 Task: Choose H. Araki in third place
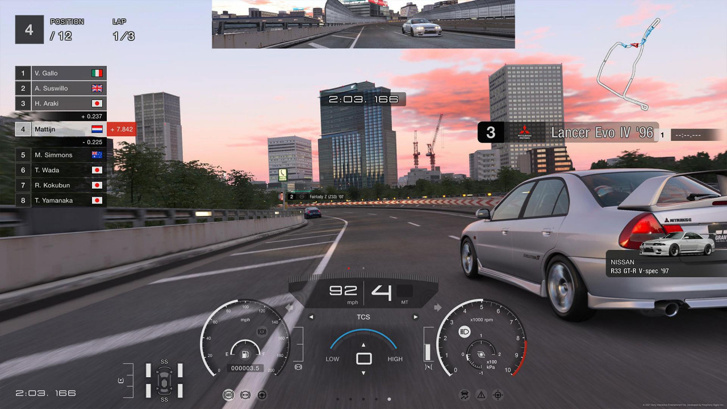click(x=60, y=103)
